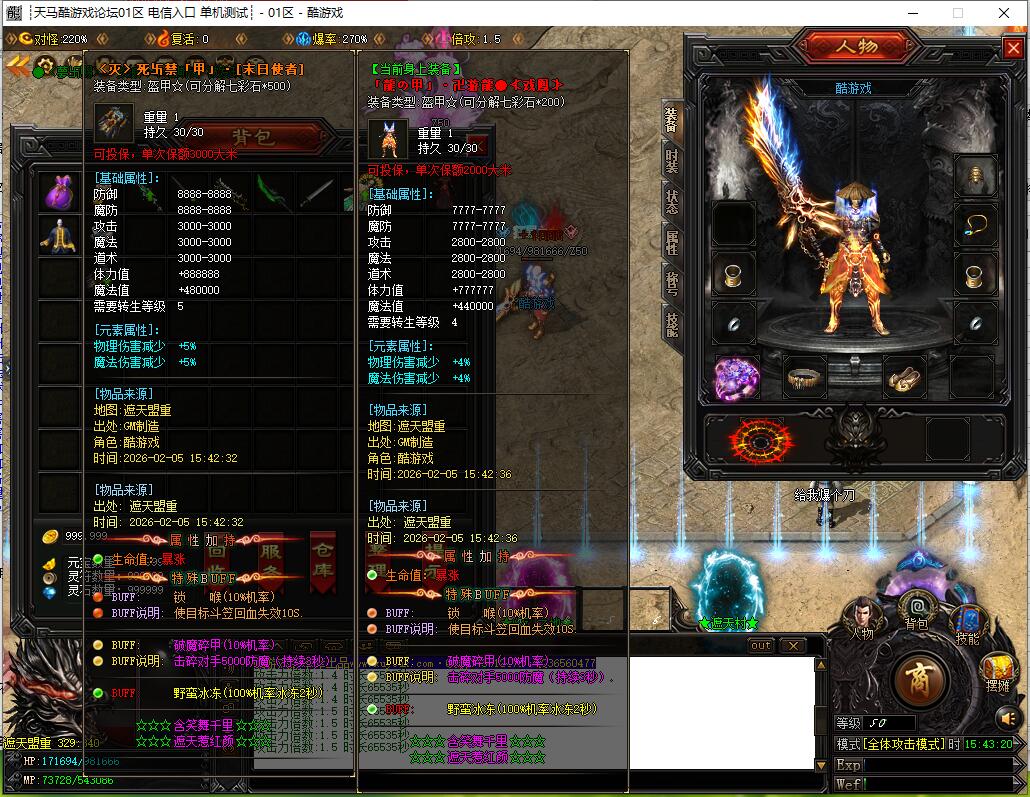
Task: Click the red magic circle slot
Action: (757, 437)
